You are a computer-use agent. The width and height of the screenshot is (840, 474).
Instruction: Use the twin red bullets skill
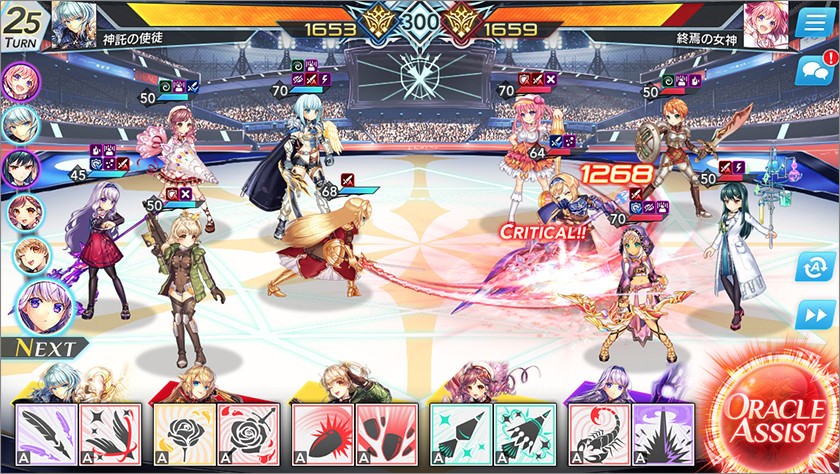click(383, 434)
